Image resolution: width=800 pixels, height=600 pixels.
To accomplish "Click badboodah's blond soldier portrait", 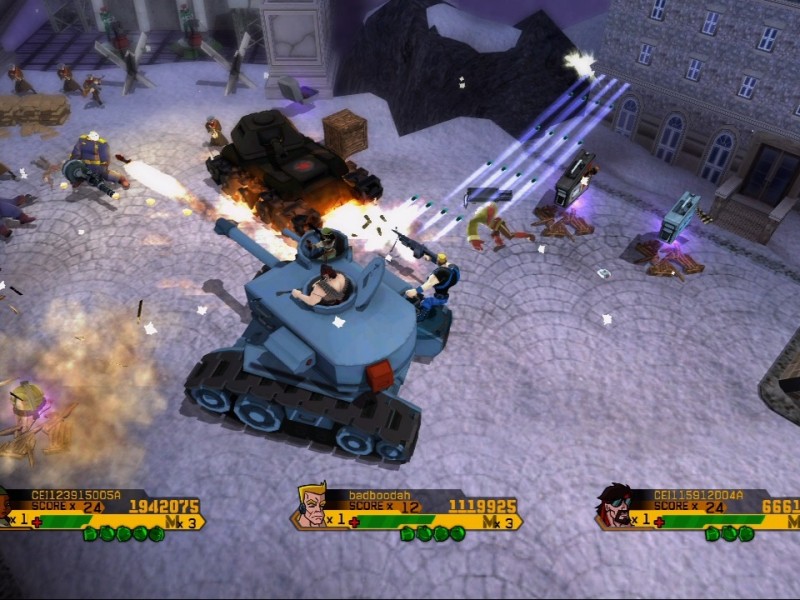I will pyautogui.click(x=312, y=506).
